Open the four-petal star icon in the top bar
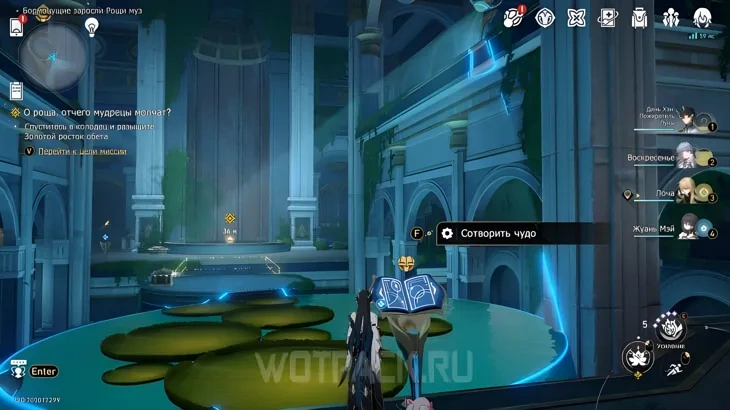This screenshot has width=730, height=410. click(576, 17)
